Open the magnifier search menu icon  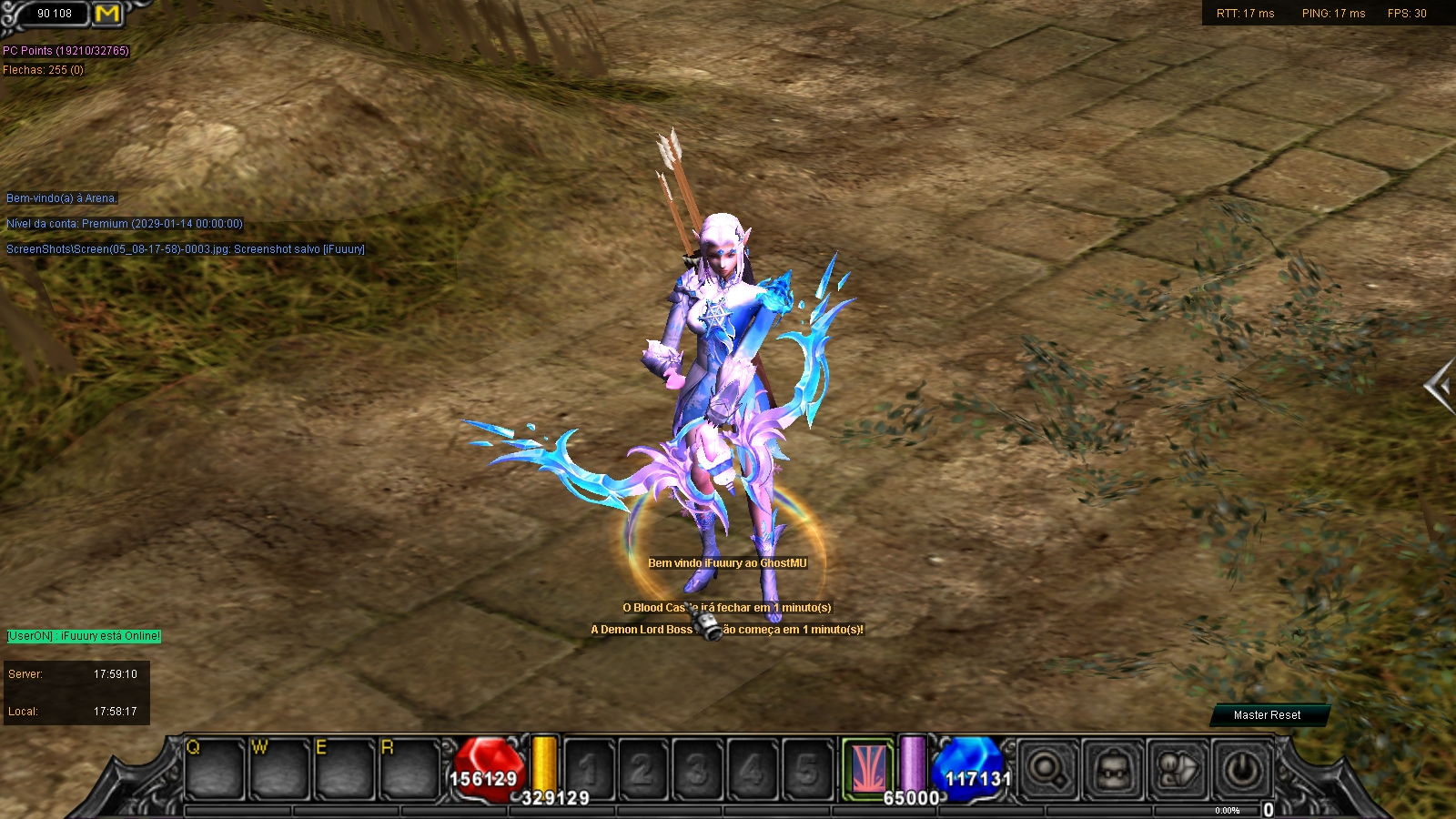tap(1047, 771)
